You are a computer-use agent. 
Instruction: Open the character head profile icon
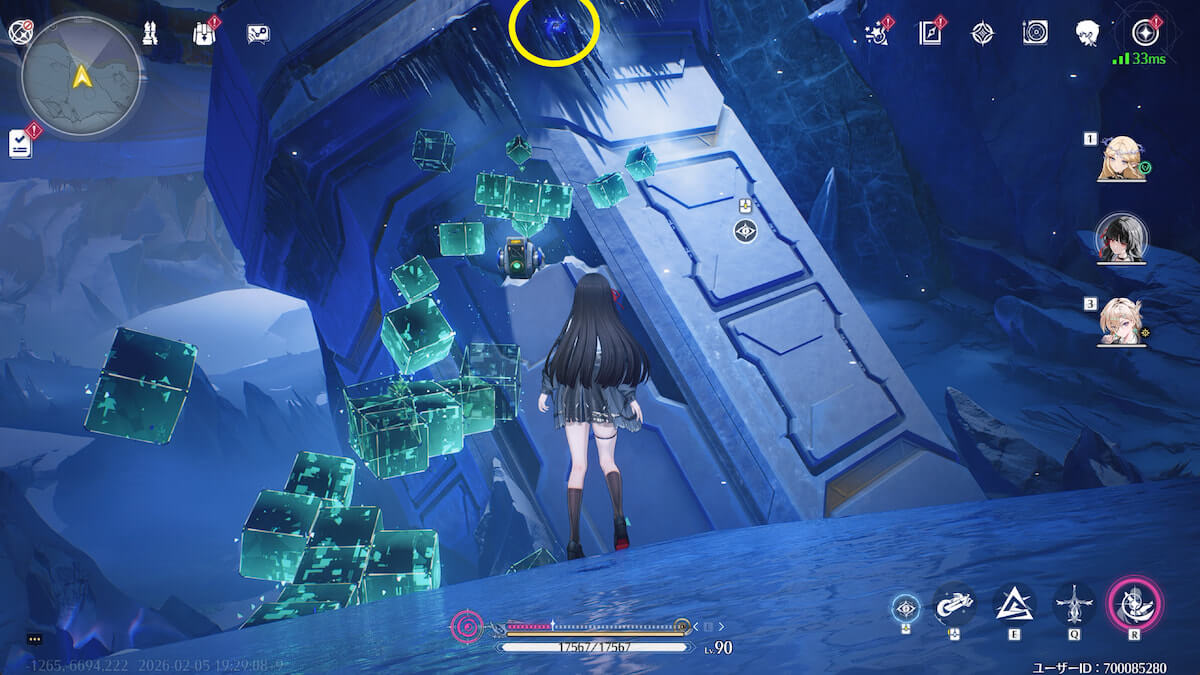click(x=1088, y=33)
